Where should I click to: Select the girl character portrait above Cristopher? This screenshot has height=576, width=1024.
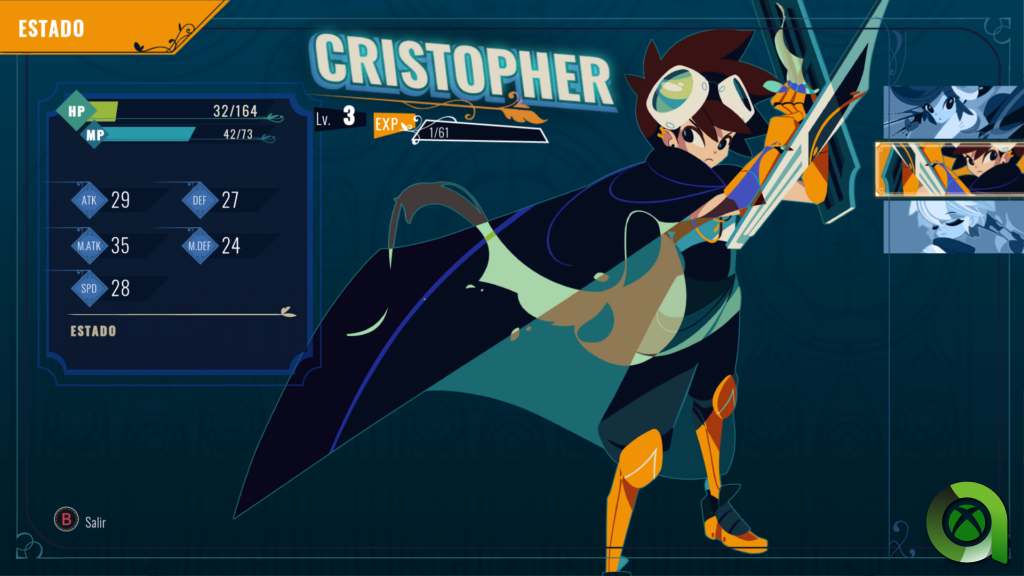tap(952, 111)
